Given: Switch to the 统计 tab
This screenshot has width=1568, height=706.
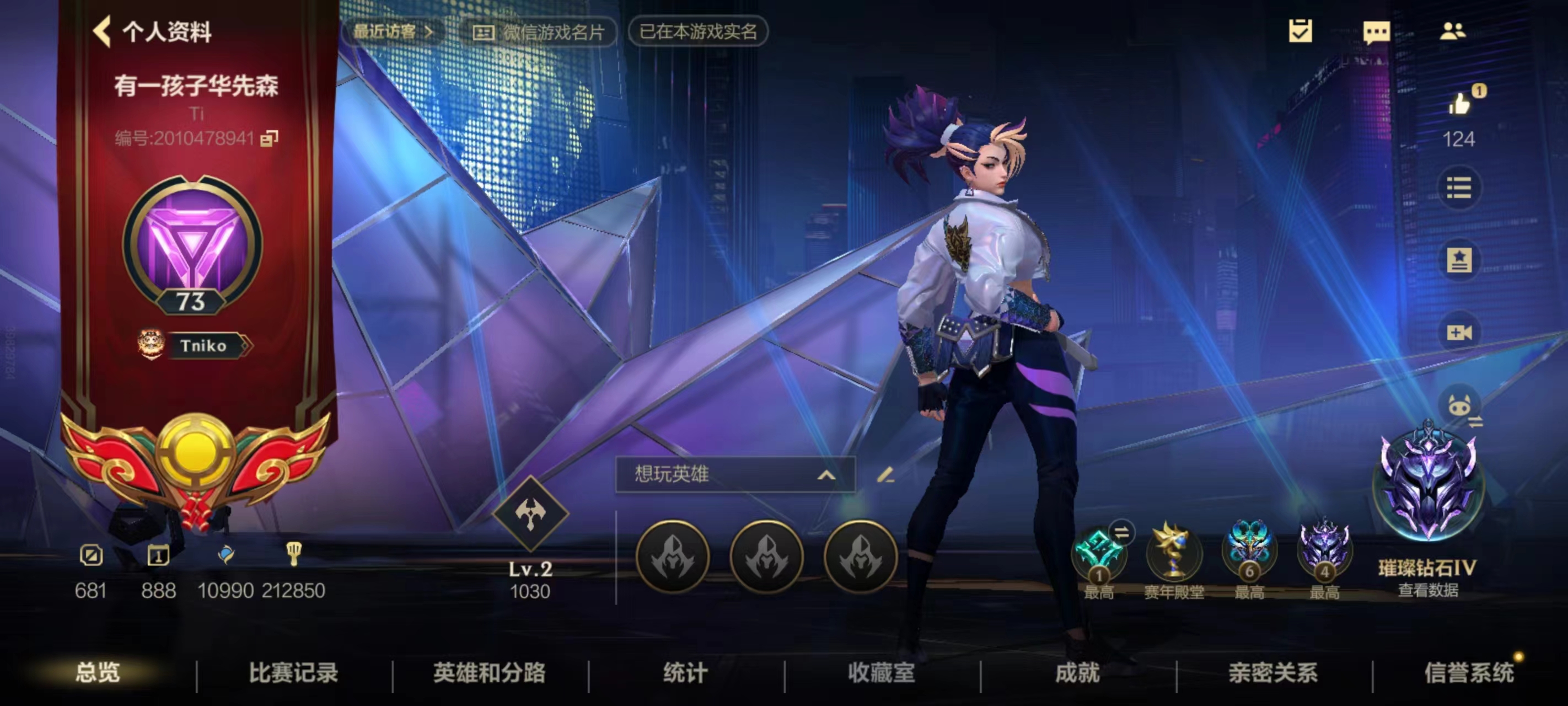Looking at the screenshot, I should click(685, 672).
